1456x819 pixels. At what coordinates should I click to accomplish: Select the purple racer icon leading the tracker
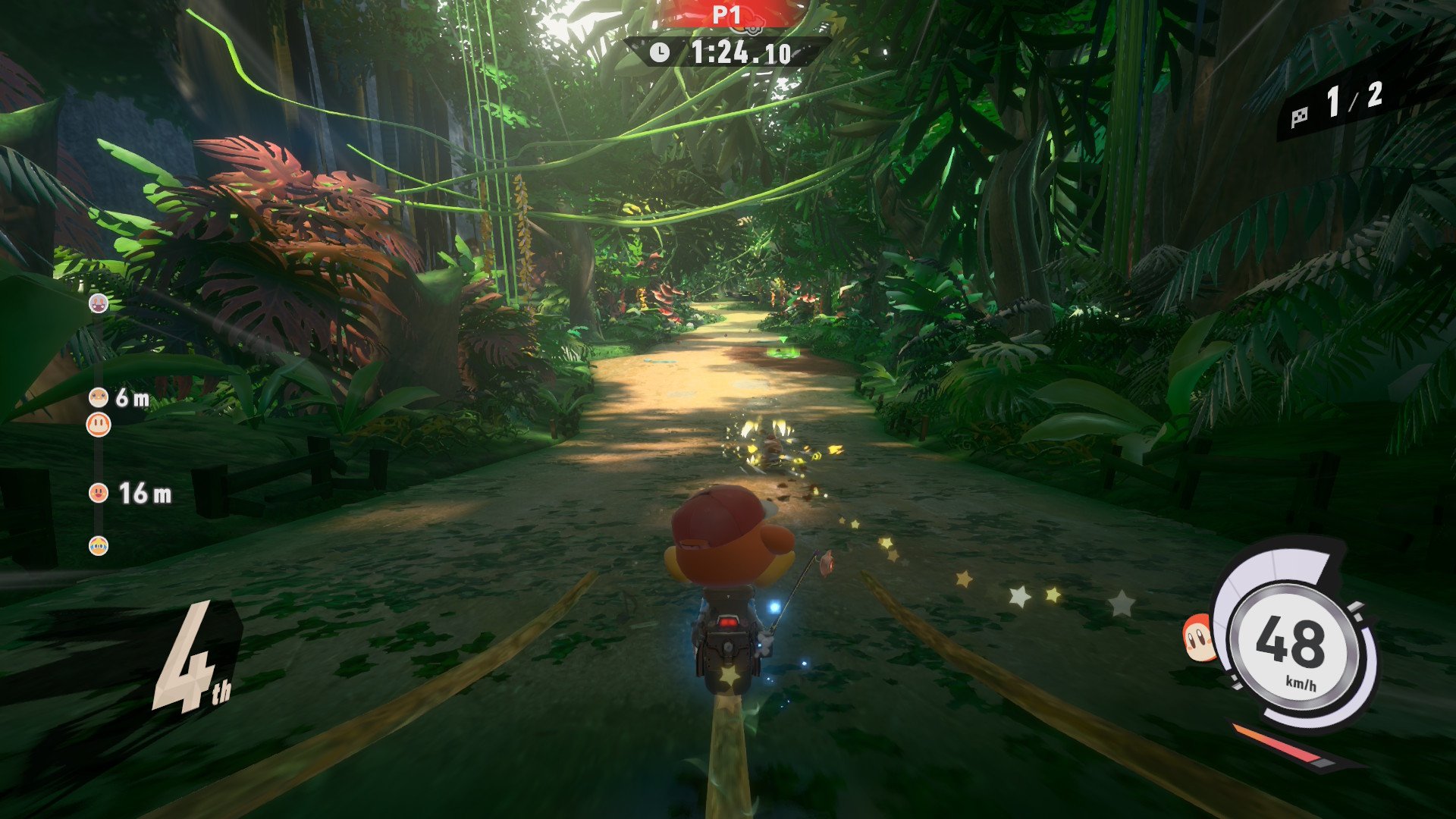(x=99, y=303)
